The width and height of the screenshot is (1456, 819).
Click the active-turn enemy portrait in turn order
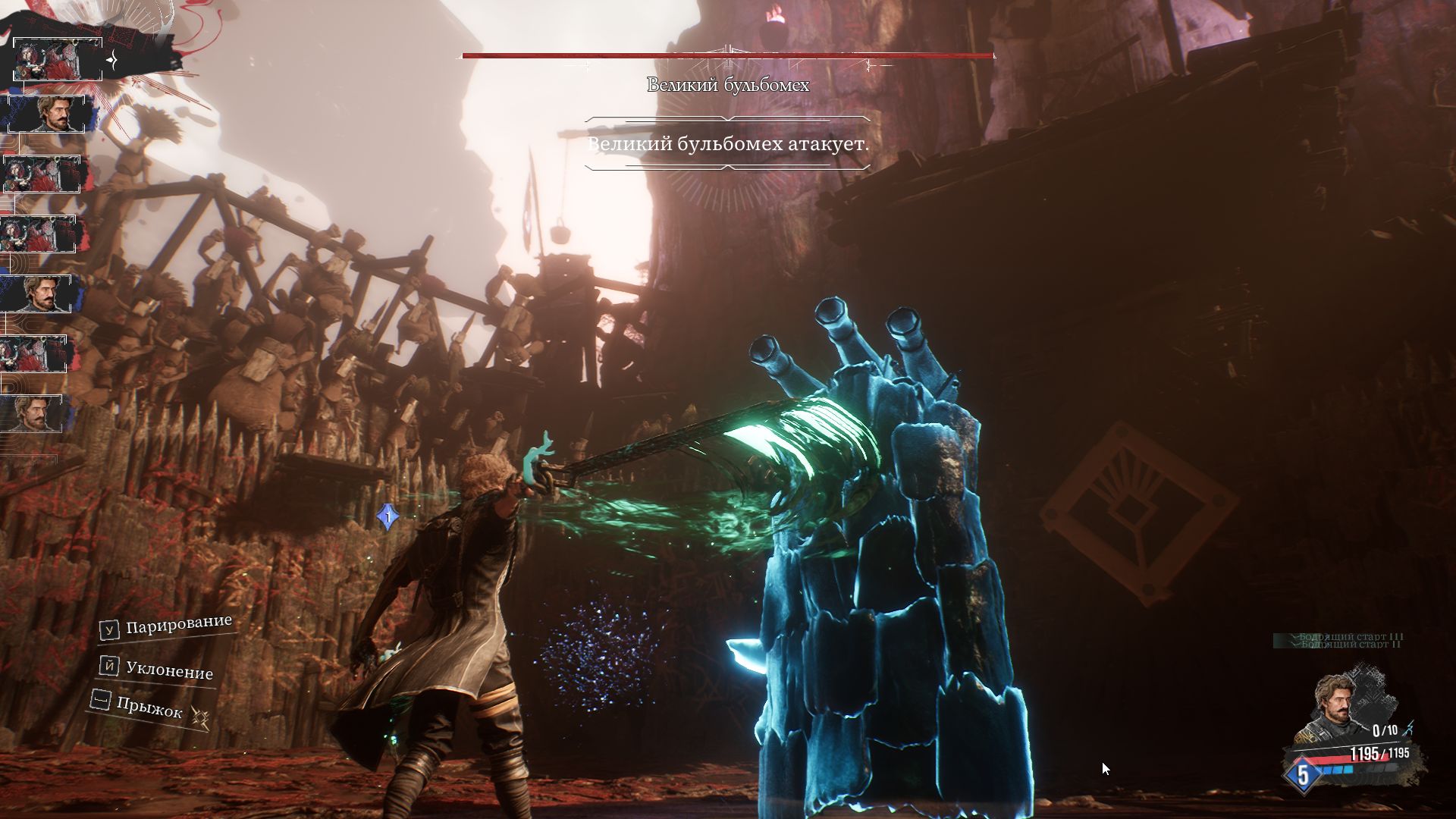coord(58,59)
